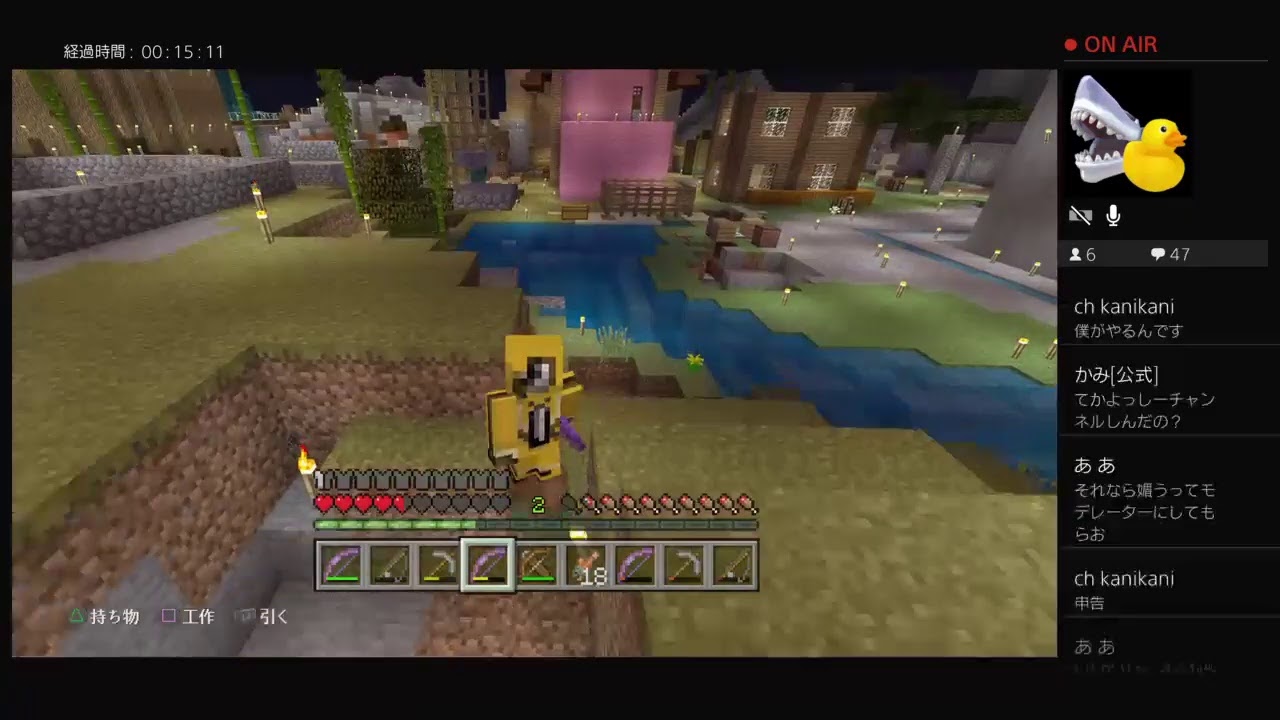Mute the microphone icon
This screenshot has width=1280, height=720.
(x=1112, y=215)
